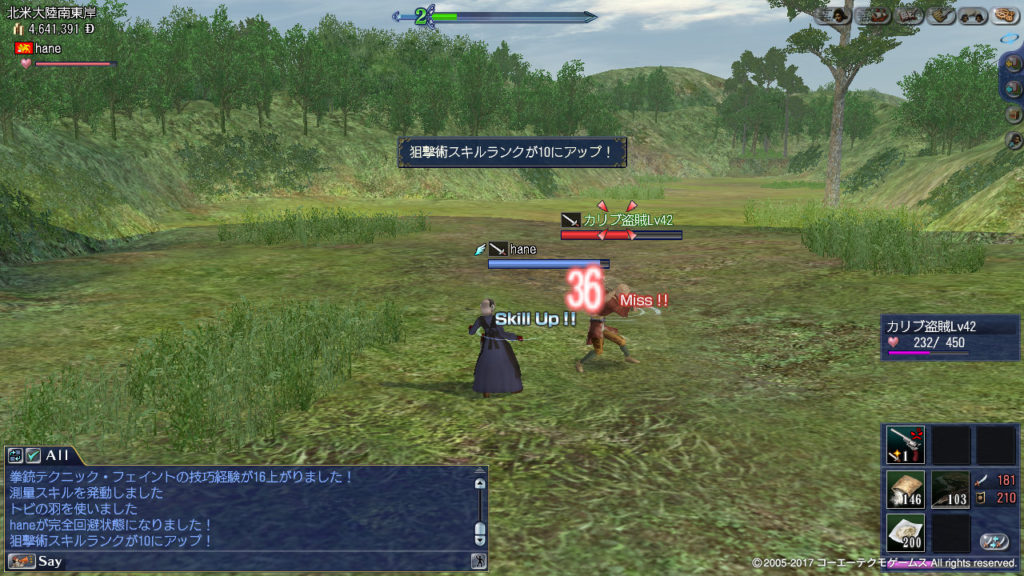Open the open-book menu icon

coord(909,15)
